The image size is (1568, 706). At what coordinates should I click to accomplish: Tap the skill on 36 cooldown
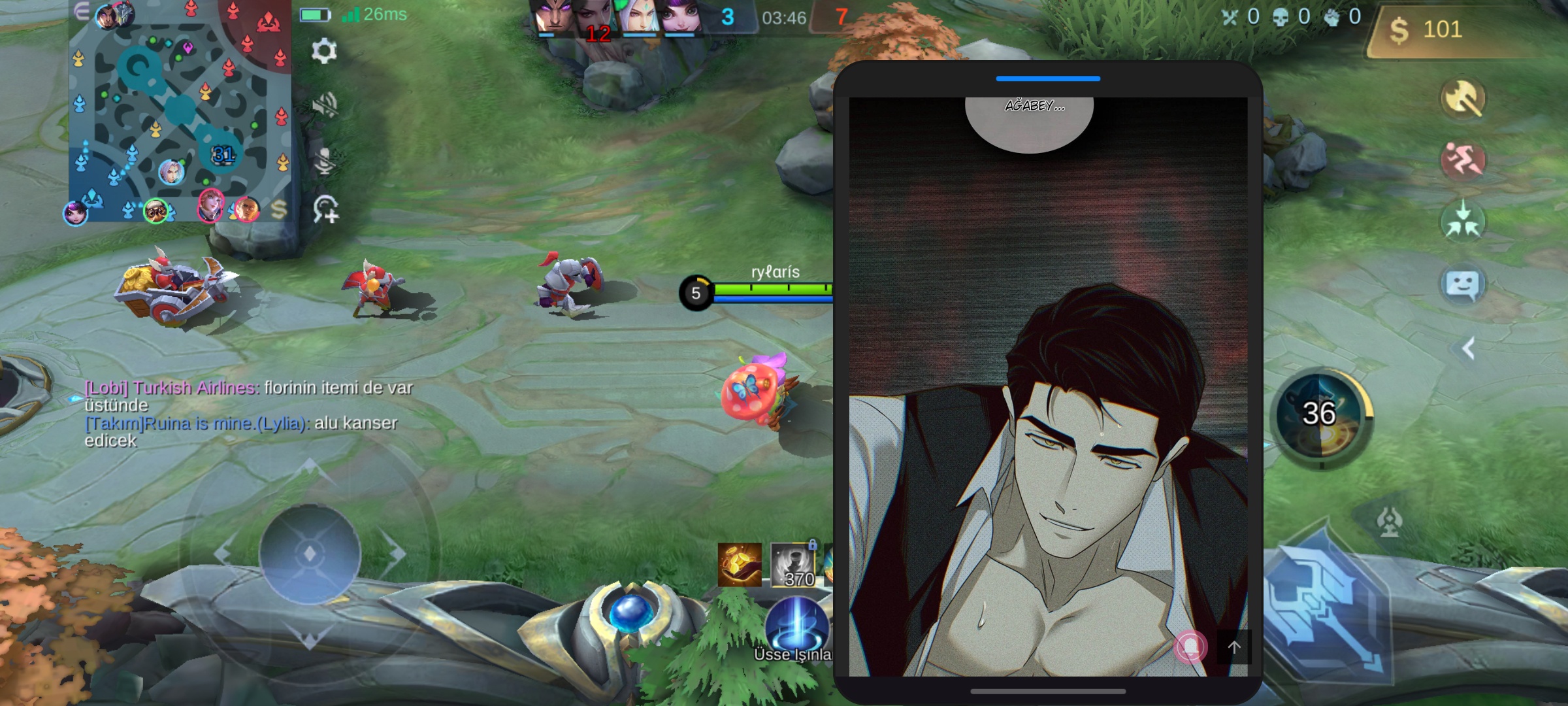1320,414
